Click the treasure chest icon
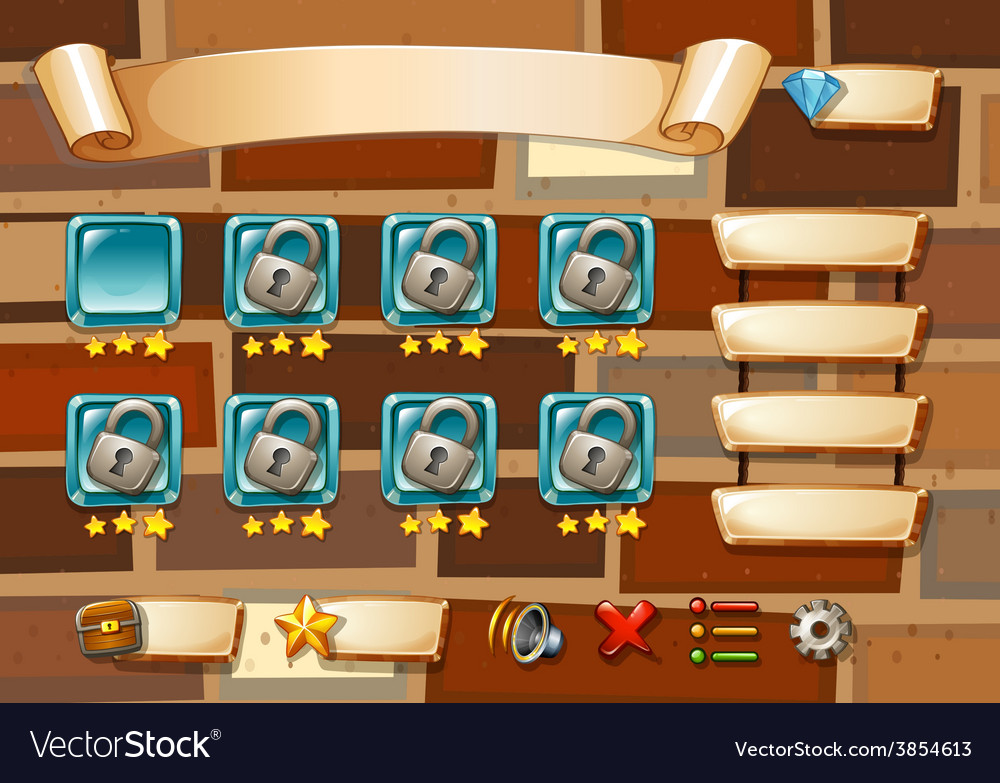The image size is (1000, 783). pyautogui.click(x=109, y=628)
